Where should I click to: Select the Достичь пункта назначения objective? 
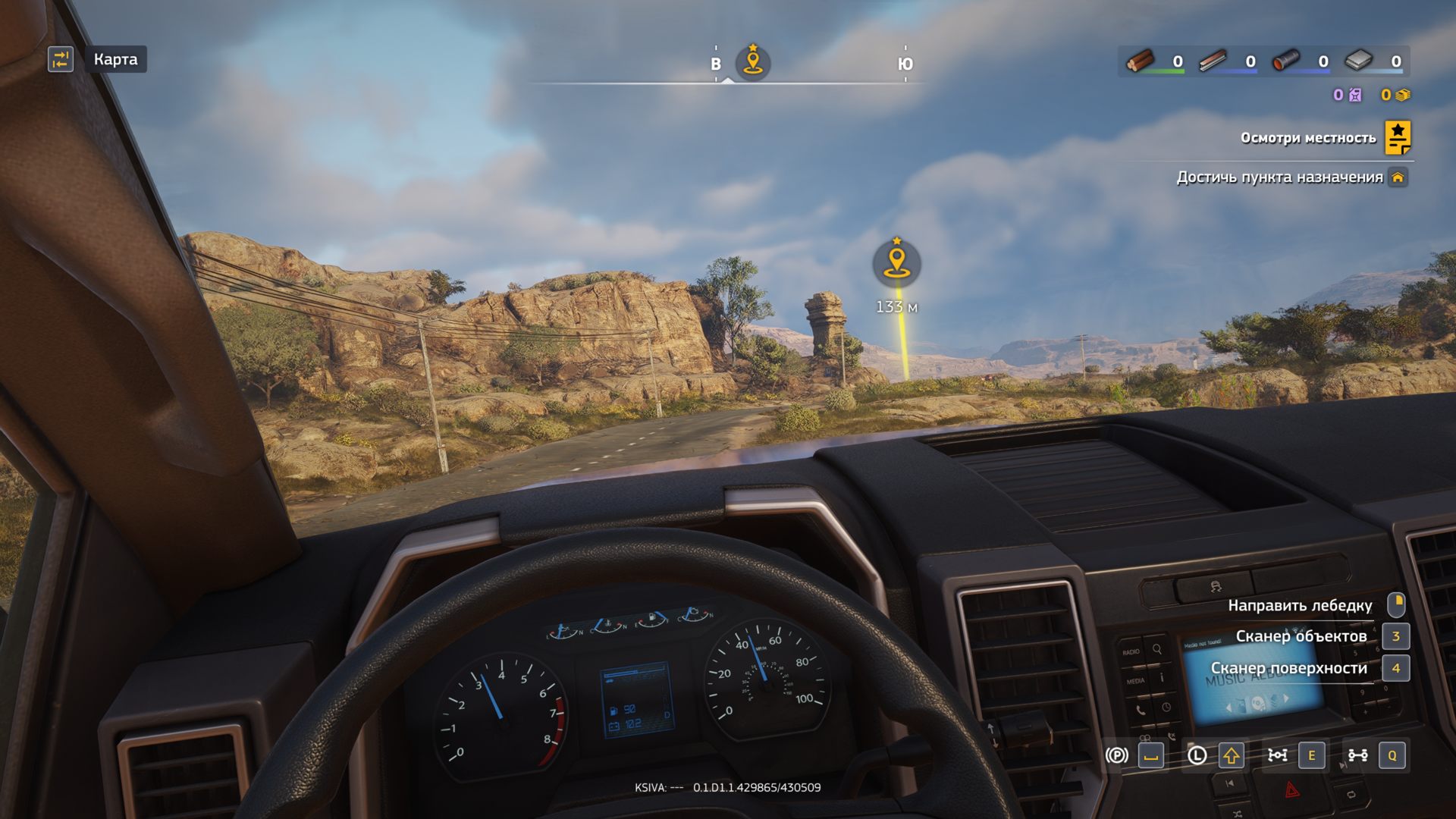click(1279, 177)
